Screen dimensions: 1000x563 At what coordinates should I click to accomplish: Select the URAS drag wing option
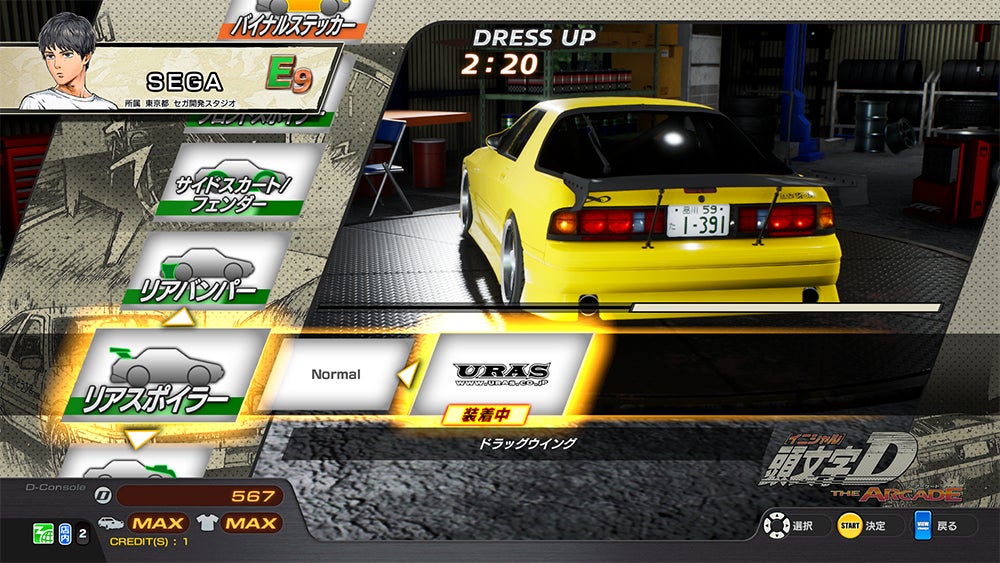click(502, 374)
